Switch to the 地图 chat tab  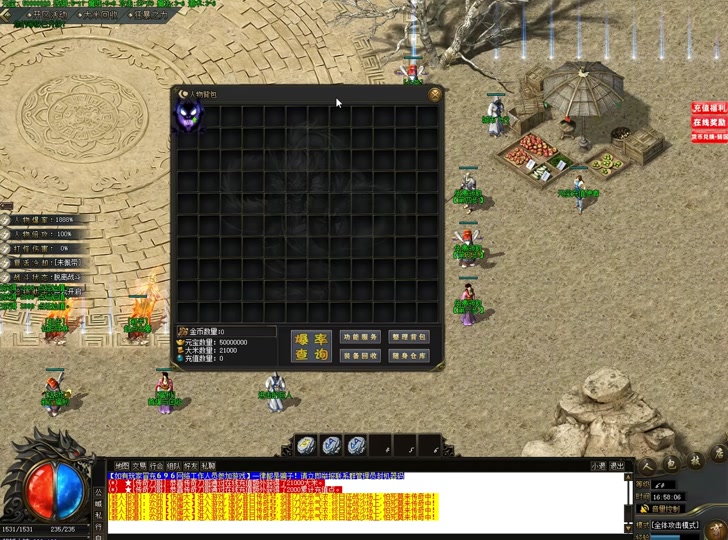coord(122,465)
